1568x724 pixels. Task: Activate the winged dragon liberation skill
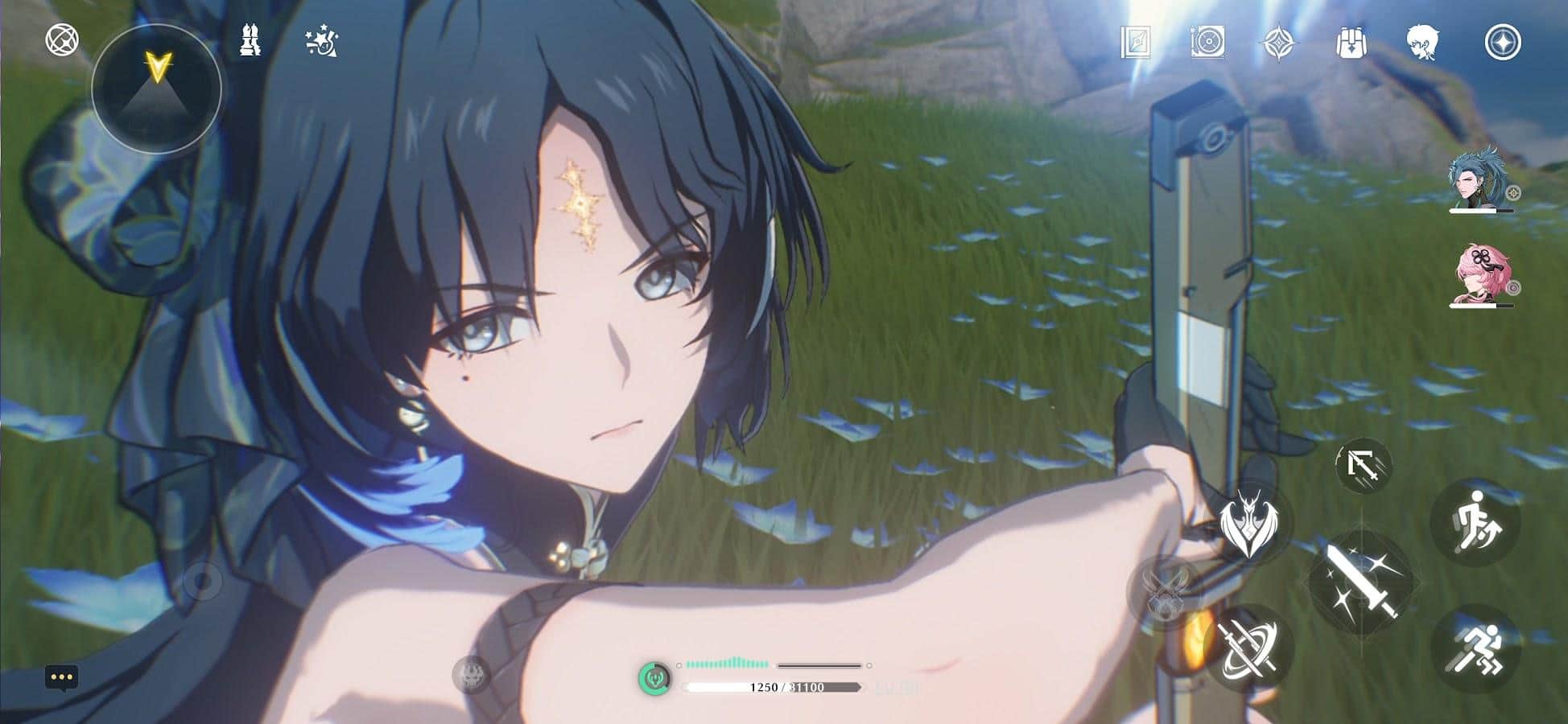point(1248,523)
